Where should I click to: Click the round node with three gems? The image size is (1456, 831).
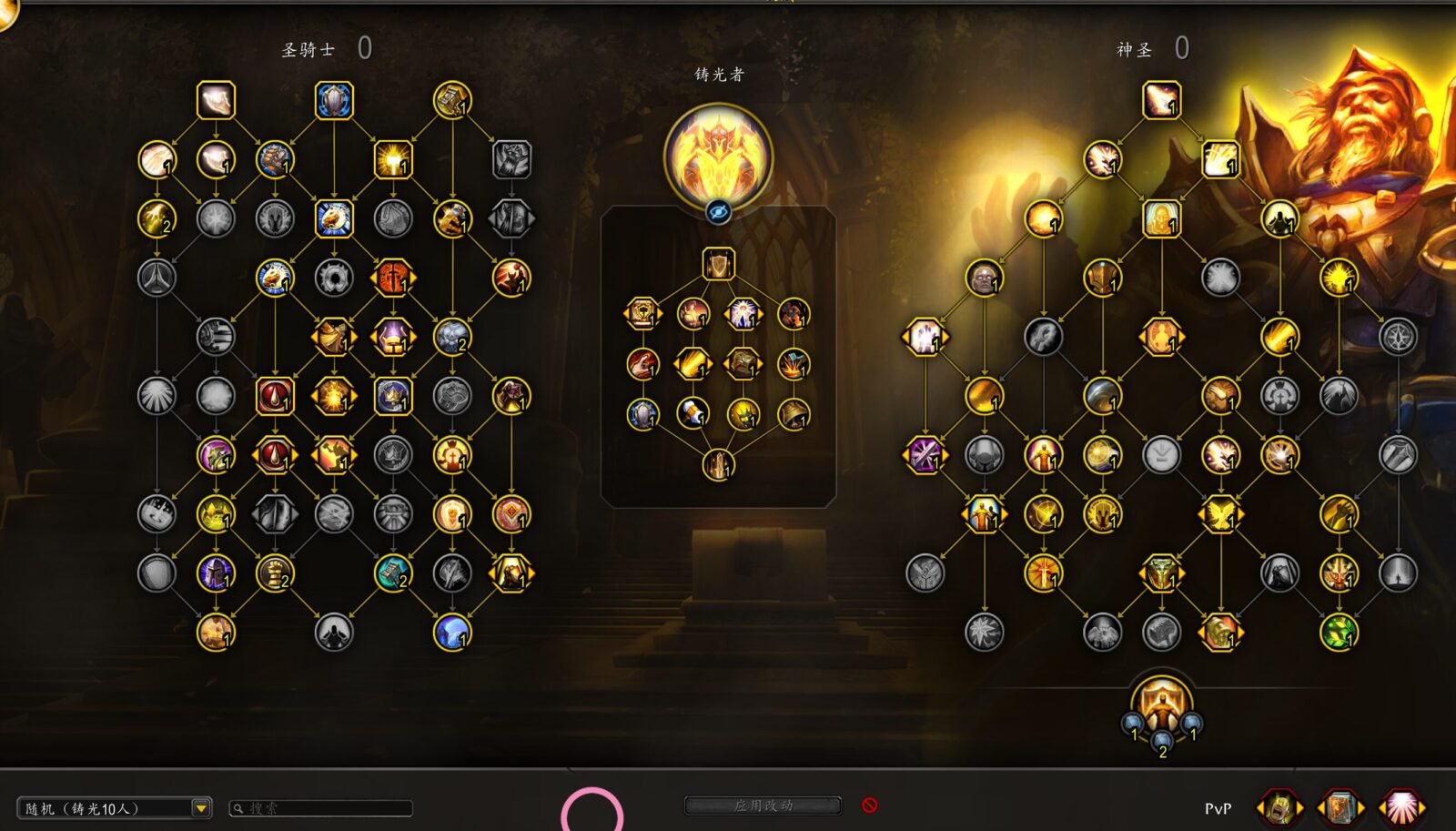tap(1162, 707)
